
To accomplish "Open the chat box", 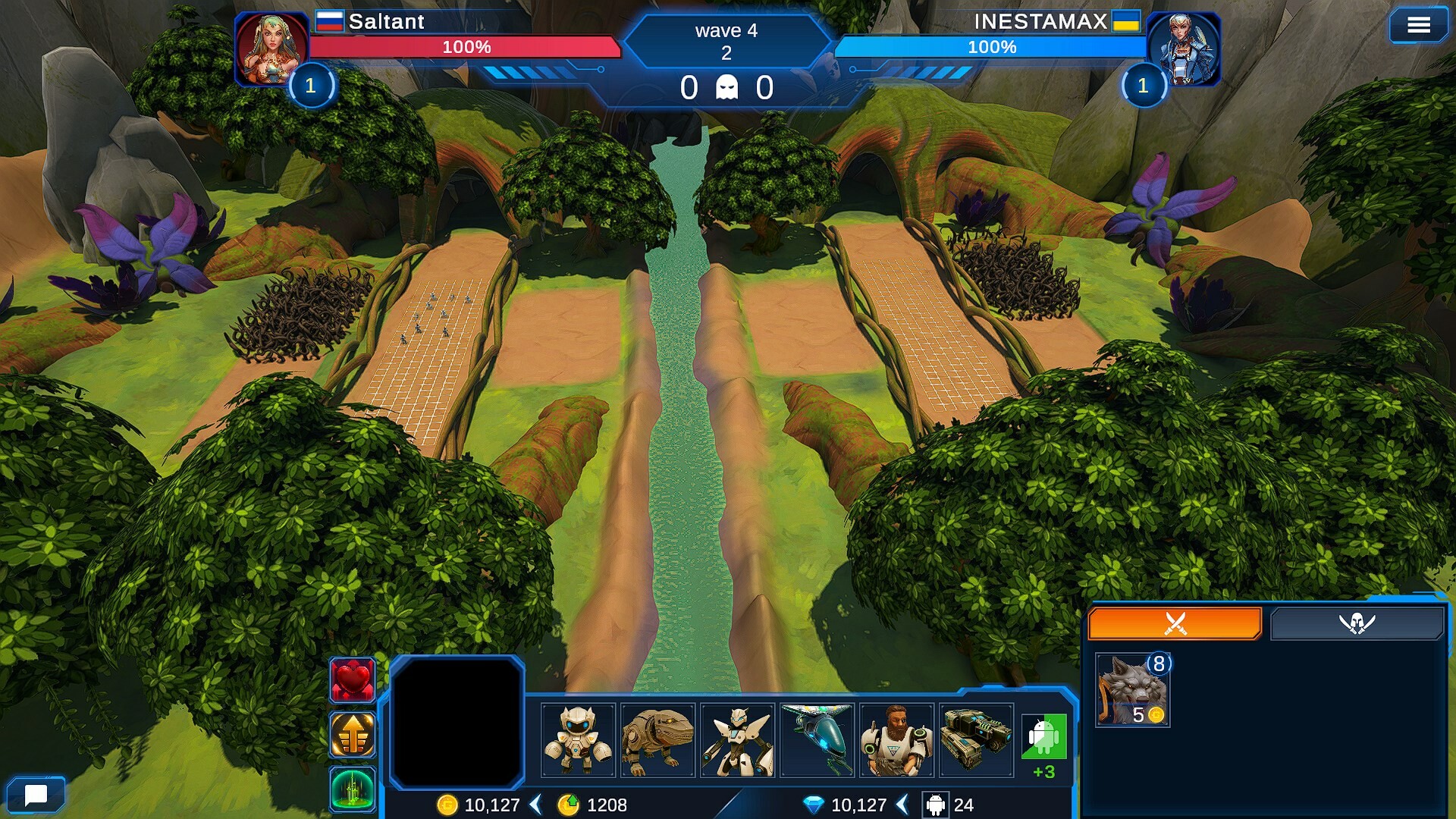I will pos(36,794).
